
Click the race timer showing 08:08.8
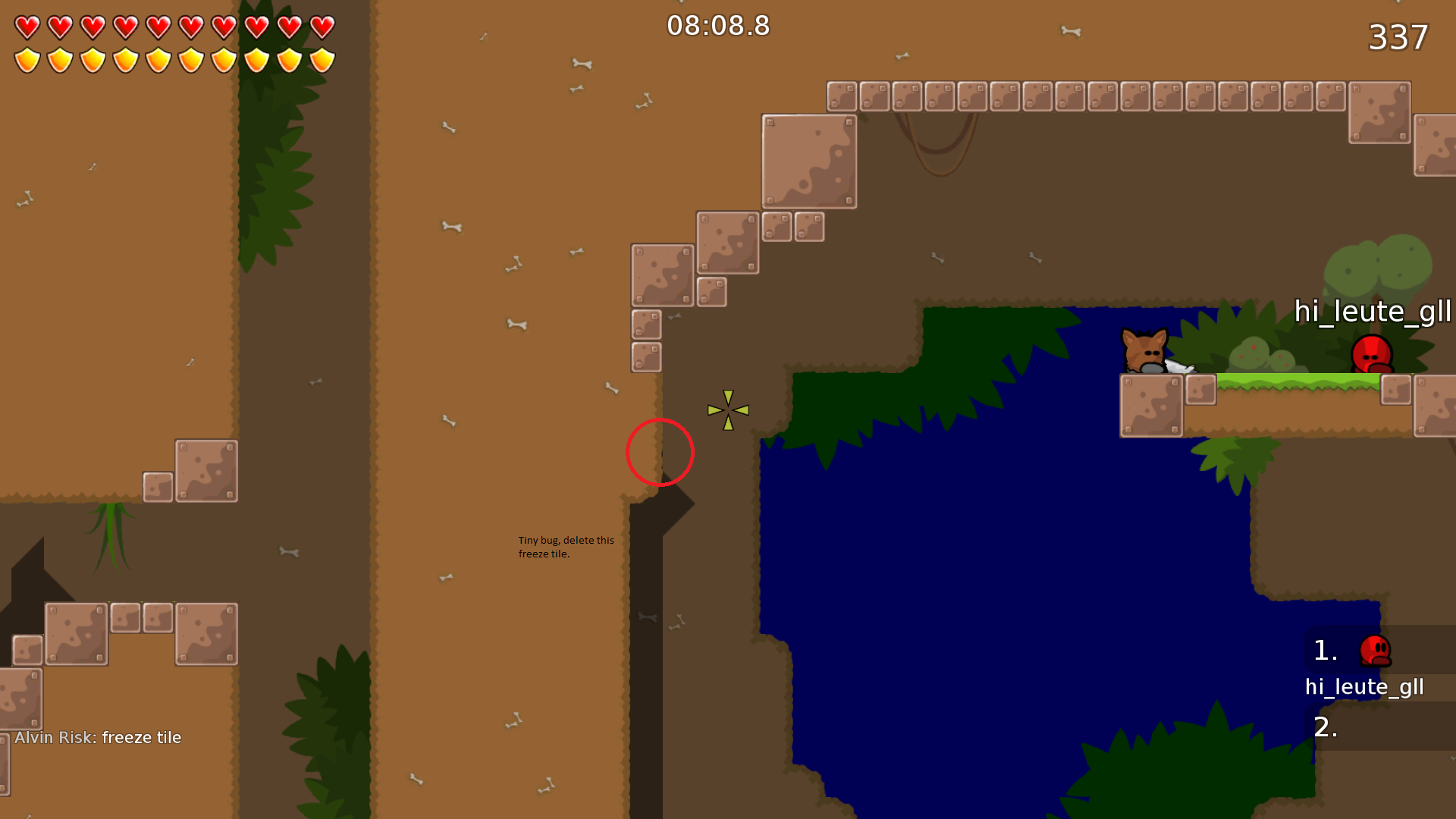pos(717,25)
